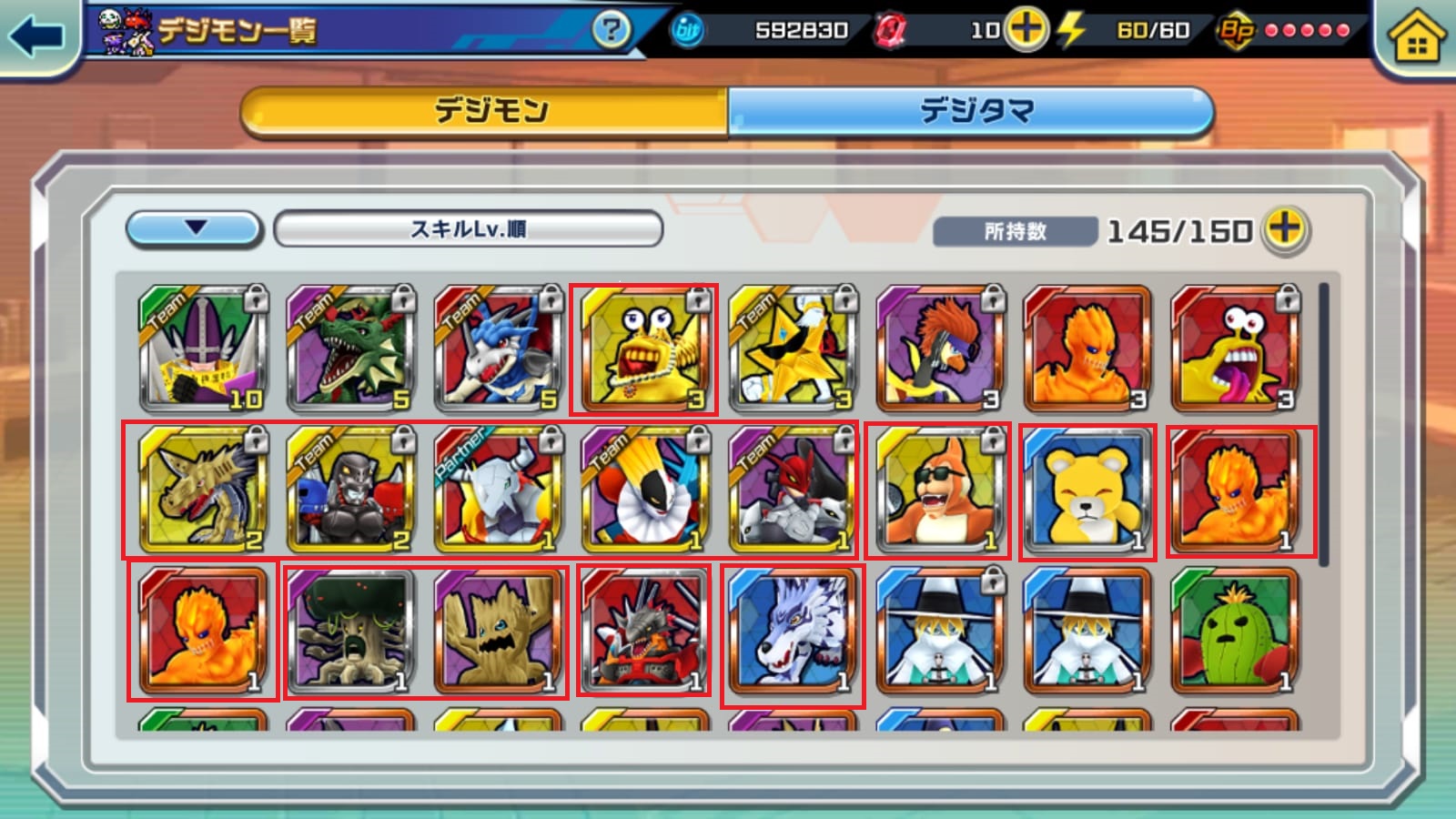1456x819 pixels.
Task: Expand the owned capacity with the plus button
Action: click(1285, 228)
